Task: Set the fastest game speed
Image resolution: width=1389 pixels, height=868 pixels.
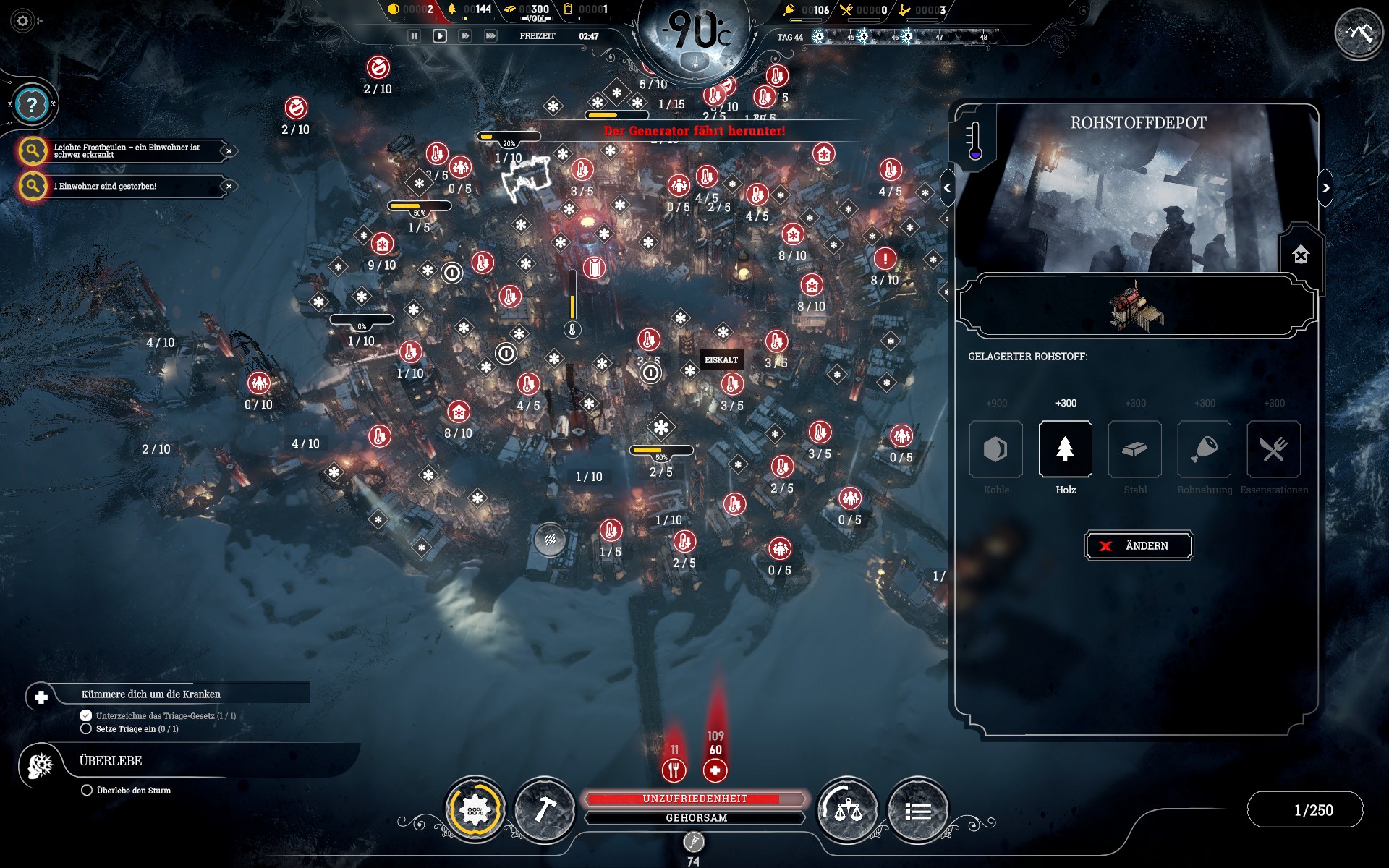Action: (x=490, y=35)
